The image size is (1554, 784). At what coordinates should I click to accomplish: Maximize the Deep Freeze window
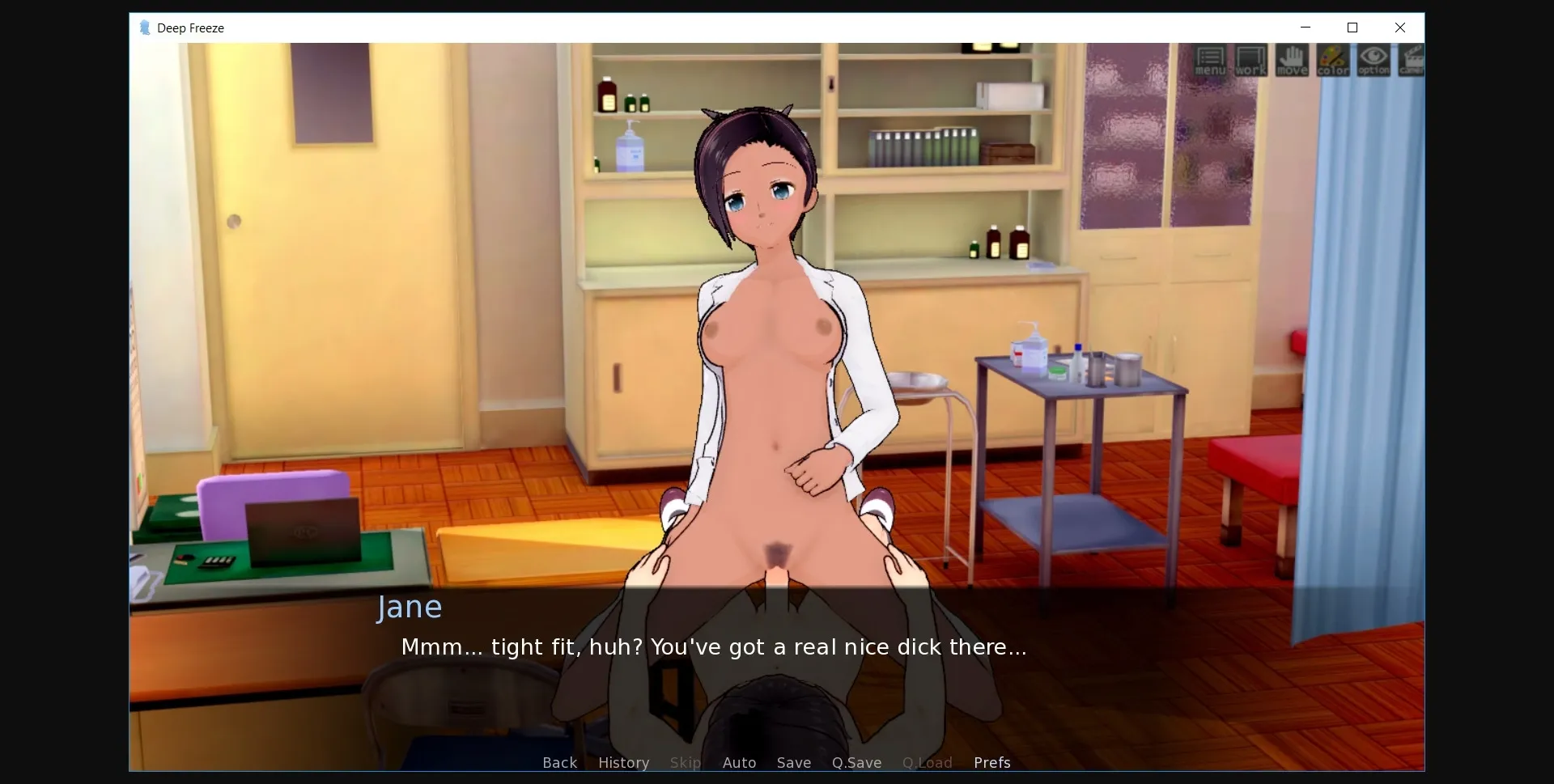coord(1352,28)
